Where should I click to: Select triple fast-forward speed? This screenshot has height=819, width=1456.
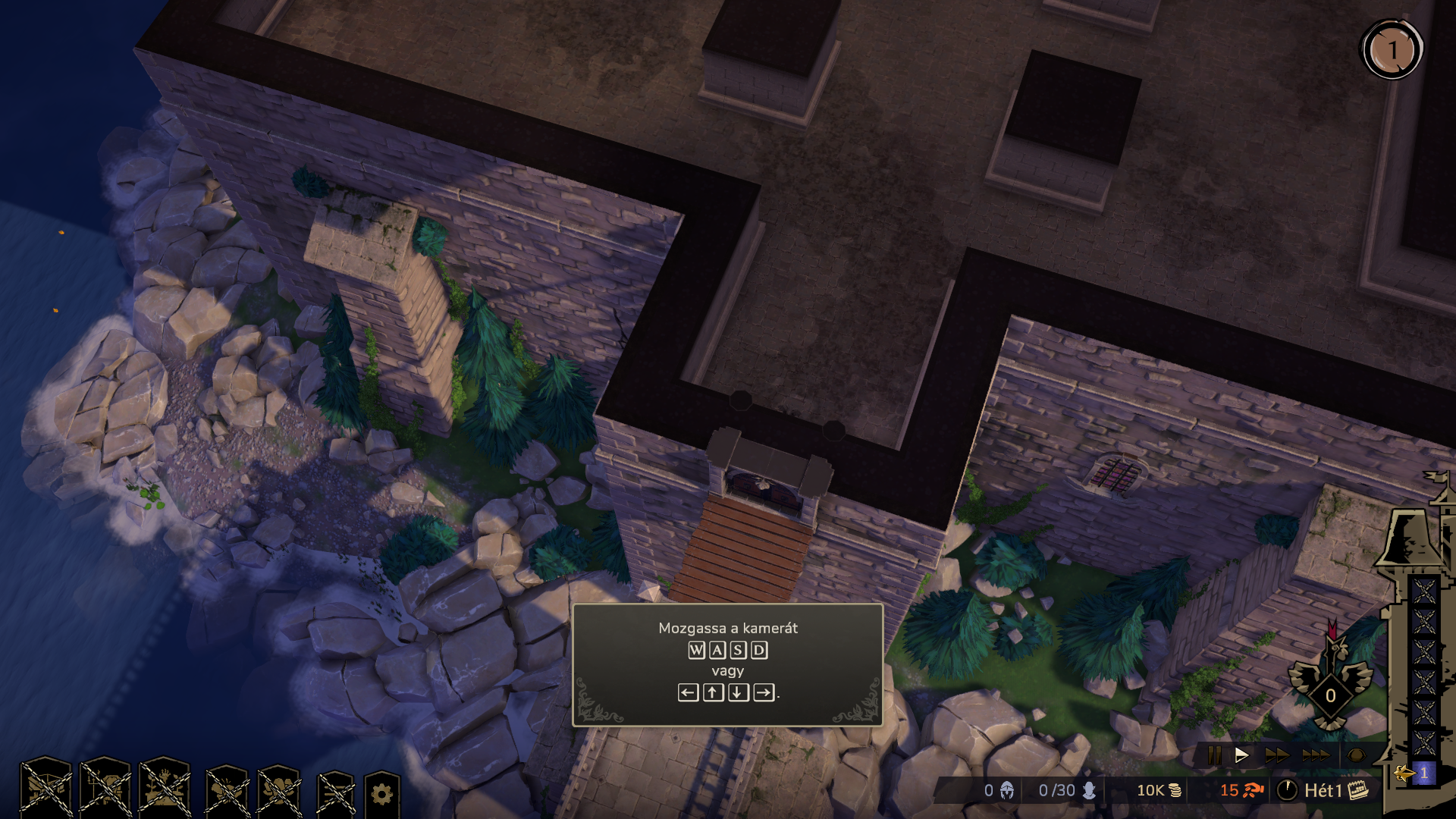coord(1316,755)
